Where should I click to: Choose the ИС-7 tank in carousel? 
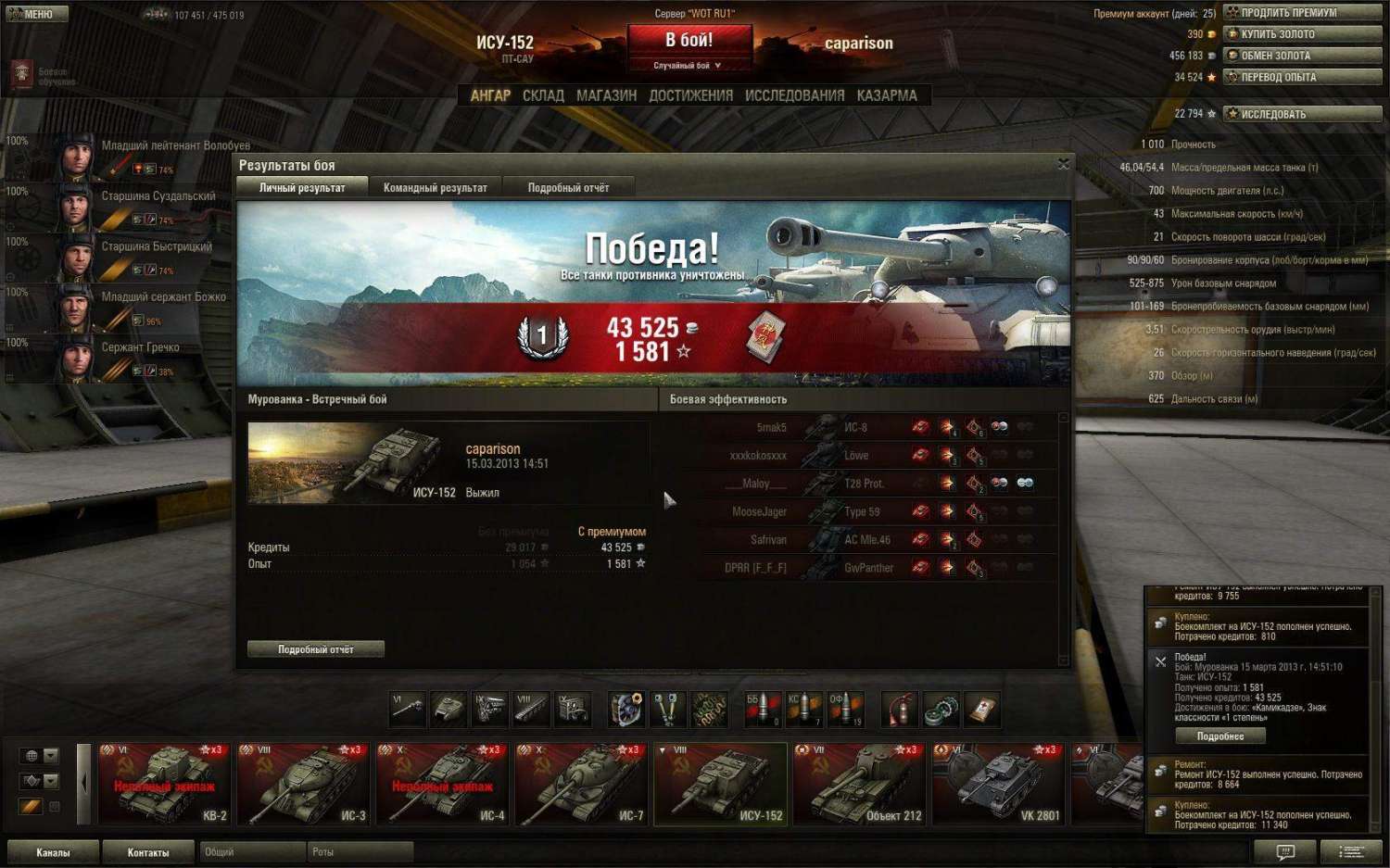coord(581,784)
